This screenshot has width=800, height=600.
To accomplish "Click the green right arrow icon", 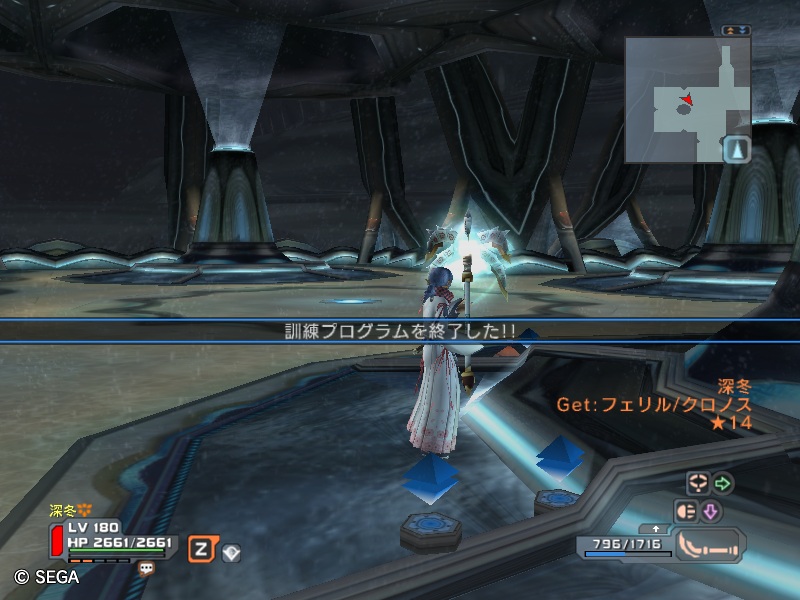I will click(x=722, y=484).
